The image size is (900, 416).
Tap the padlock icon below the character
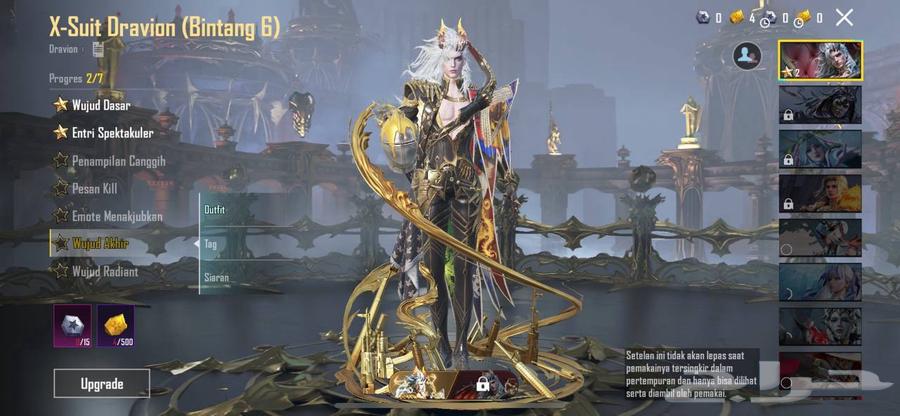click(x=482, y=384)
